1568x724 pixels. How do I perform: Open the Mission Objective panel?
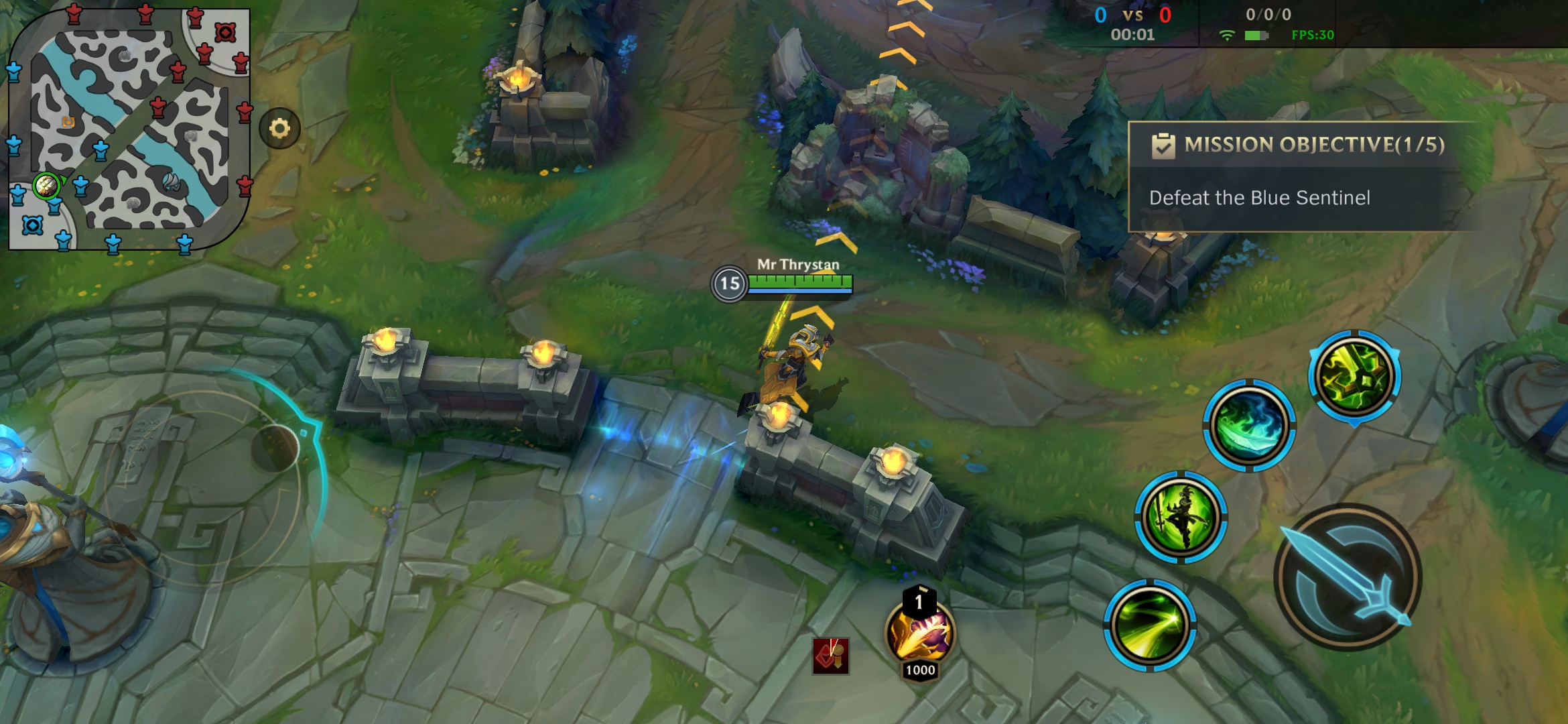coord(1300,176)
